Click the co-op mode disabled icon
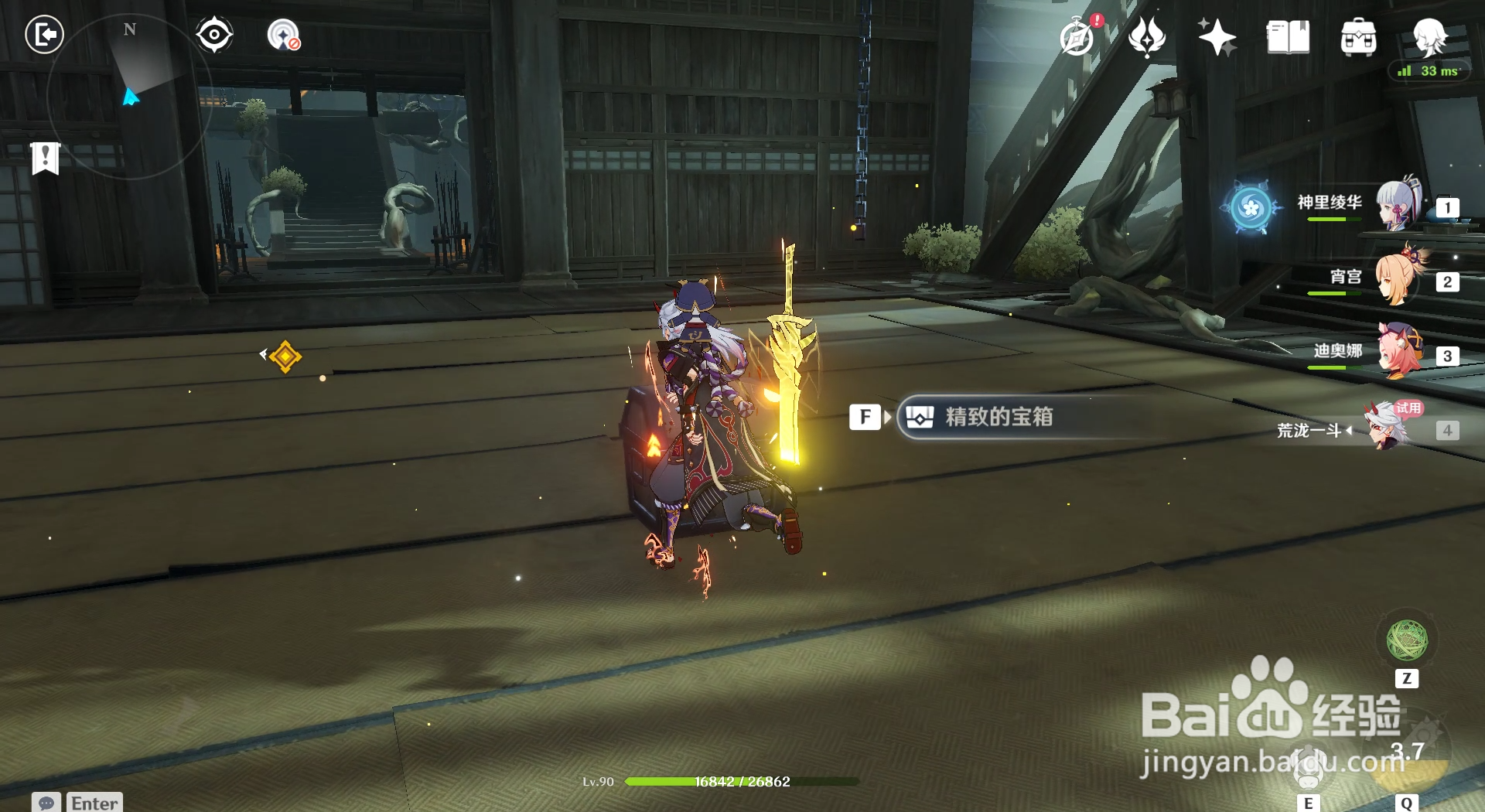1485x812 pixels. [x=284, y=36]
